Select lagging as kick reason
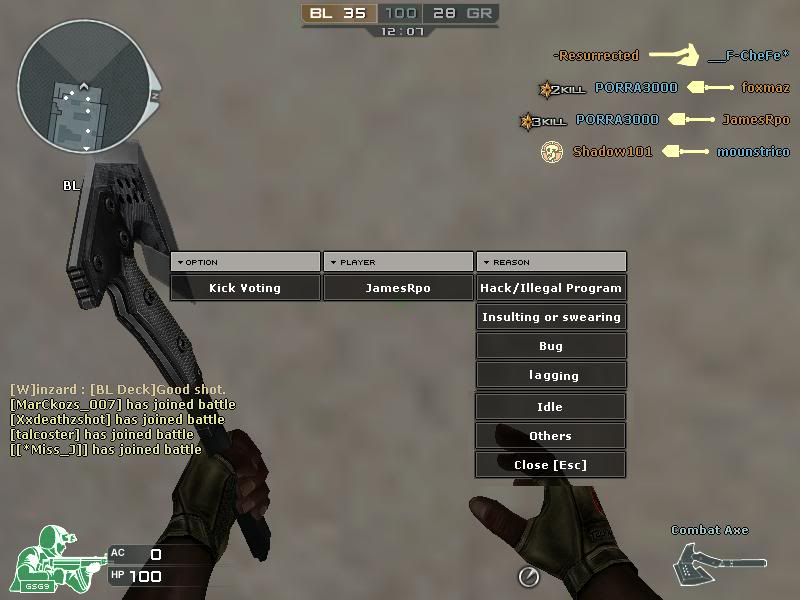 [551, 375]
